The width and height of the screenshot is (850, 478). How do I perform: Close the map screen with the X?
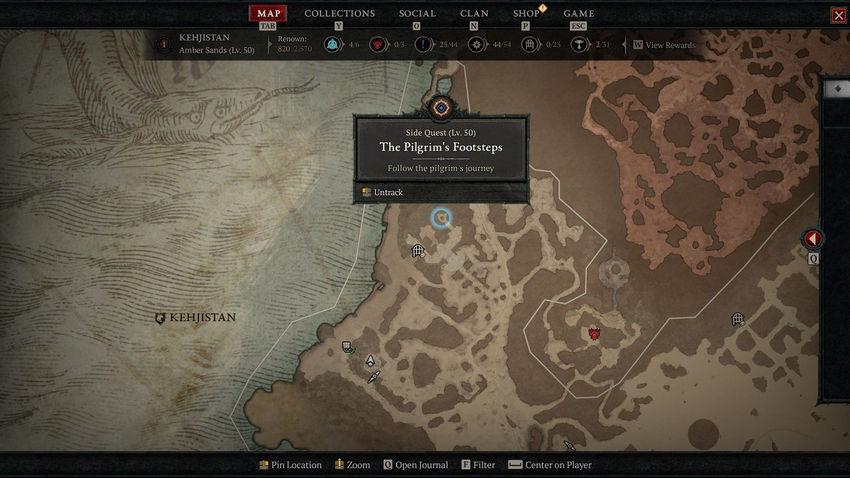click(838, 15)
